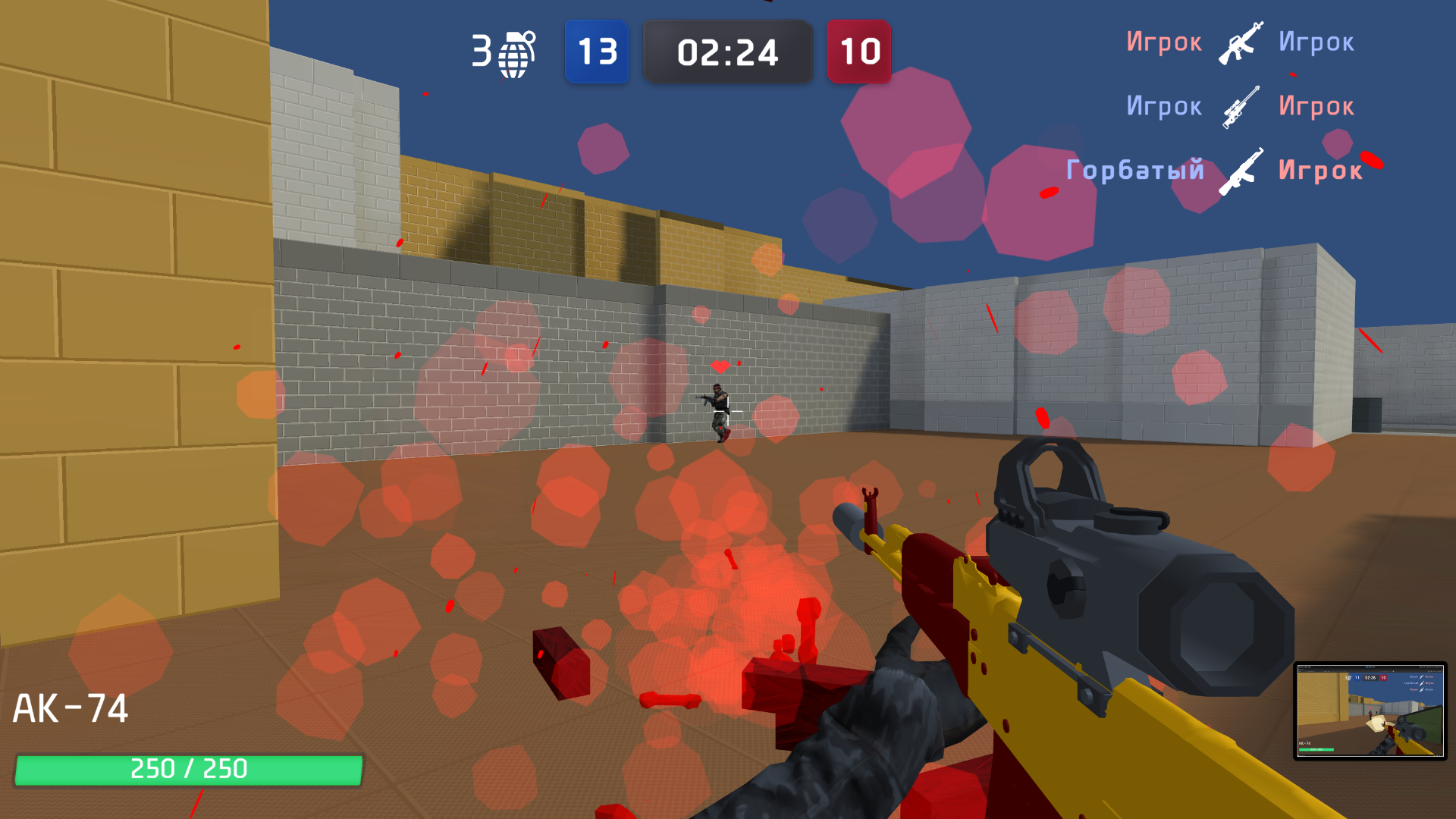Click the player name Горбатый in kill feed
Viewport: 1456px width, 819px height.
click(1135, 171)
